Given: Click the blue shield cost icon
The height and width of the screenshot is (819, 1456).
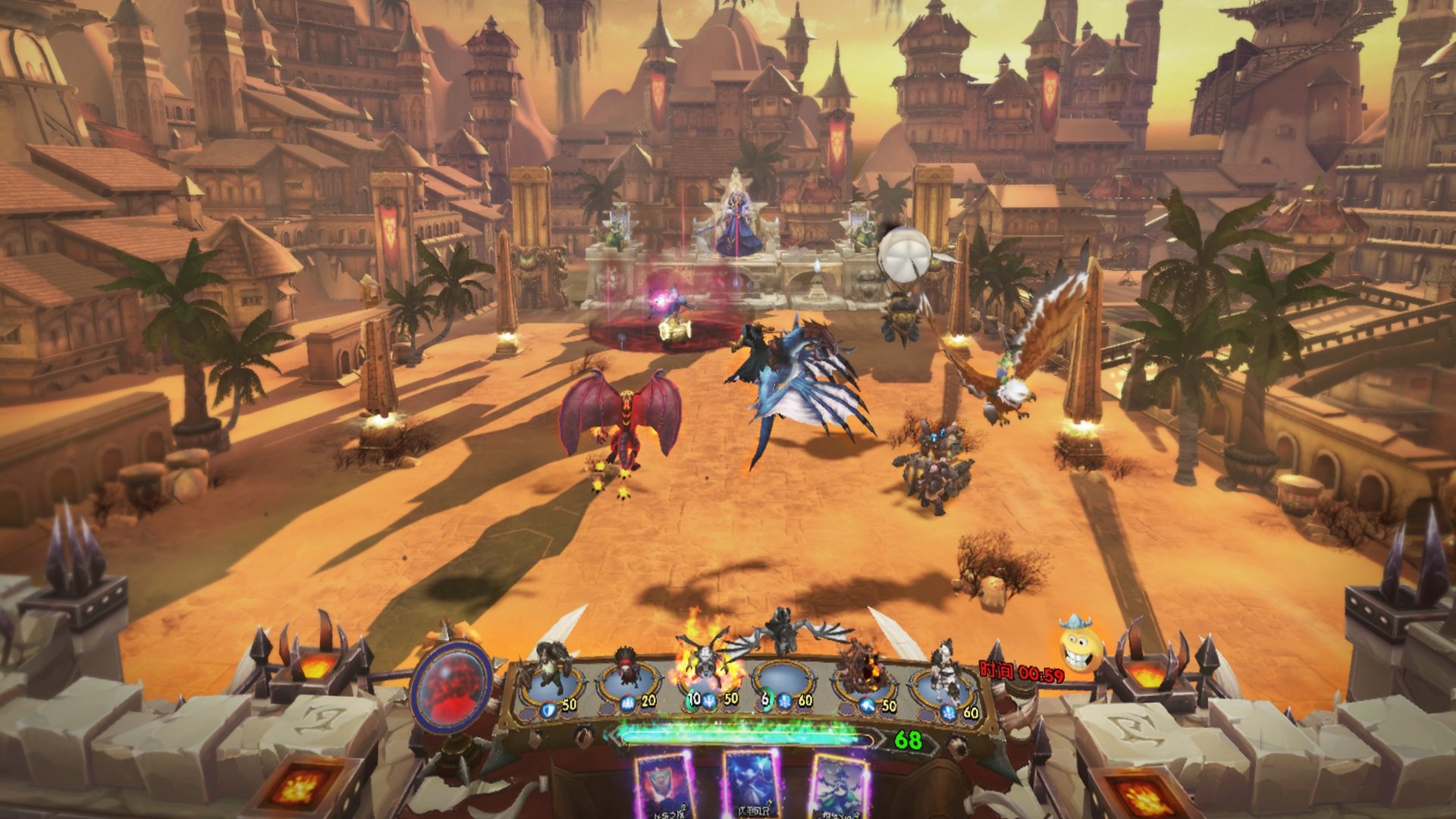Looking at the screenshot, I should point(550,709).
